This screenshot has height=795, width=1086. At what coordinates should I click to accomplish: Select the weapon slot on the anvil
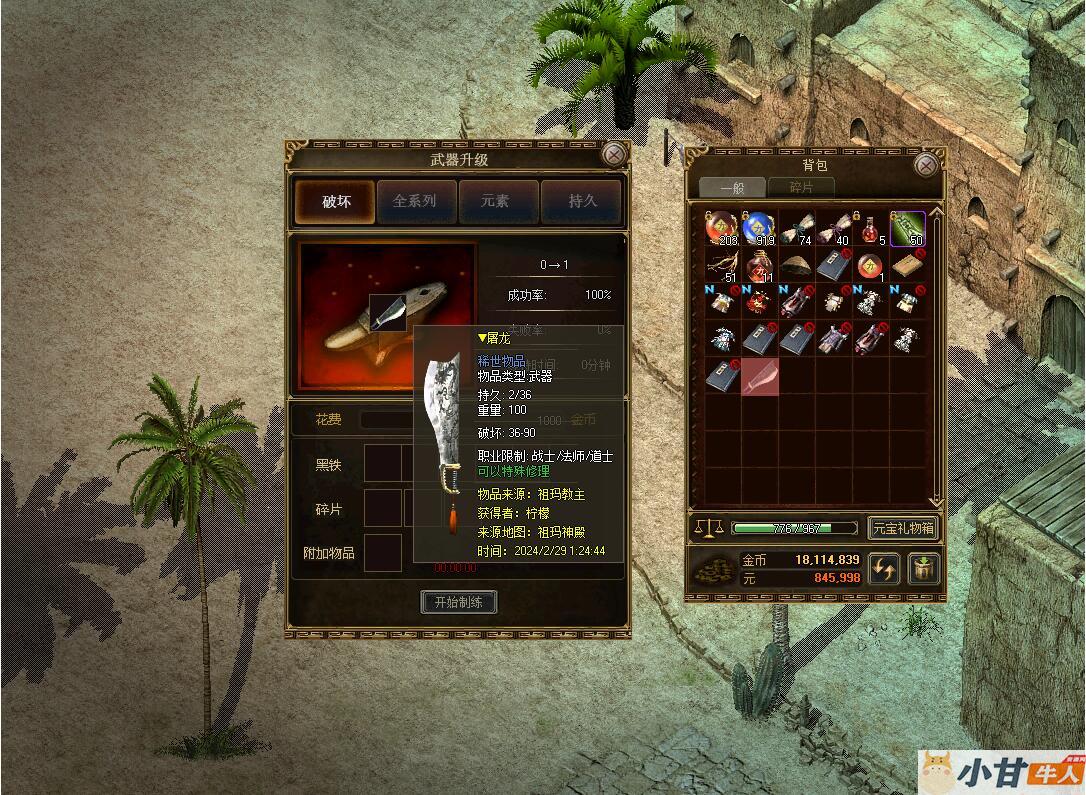point(388,312)
